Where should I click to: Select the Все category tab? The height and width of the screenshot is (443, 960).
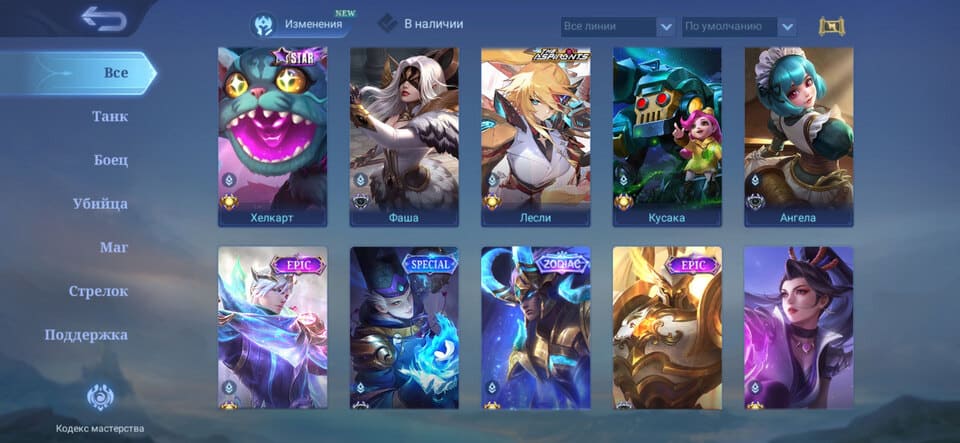coord(116,73)
